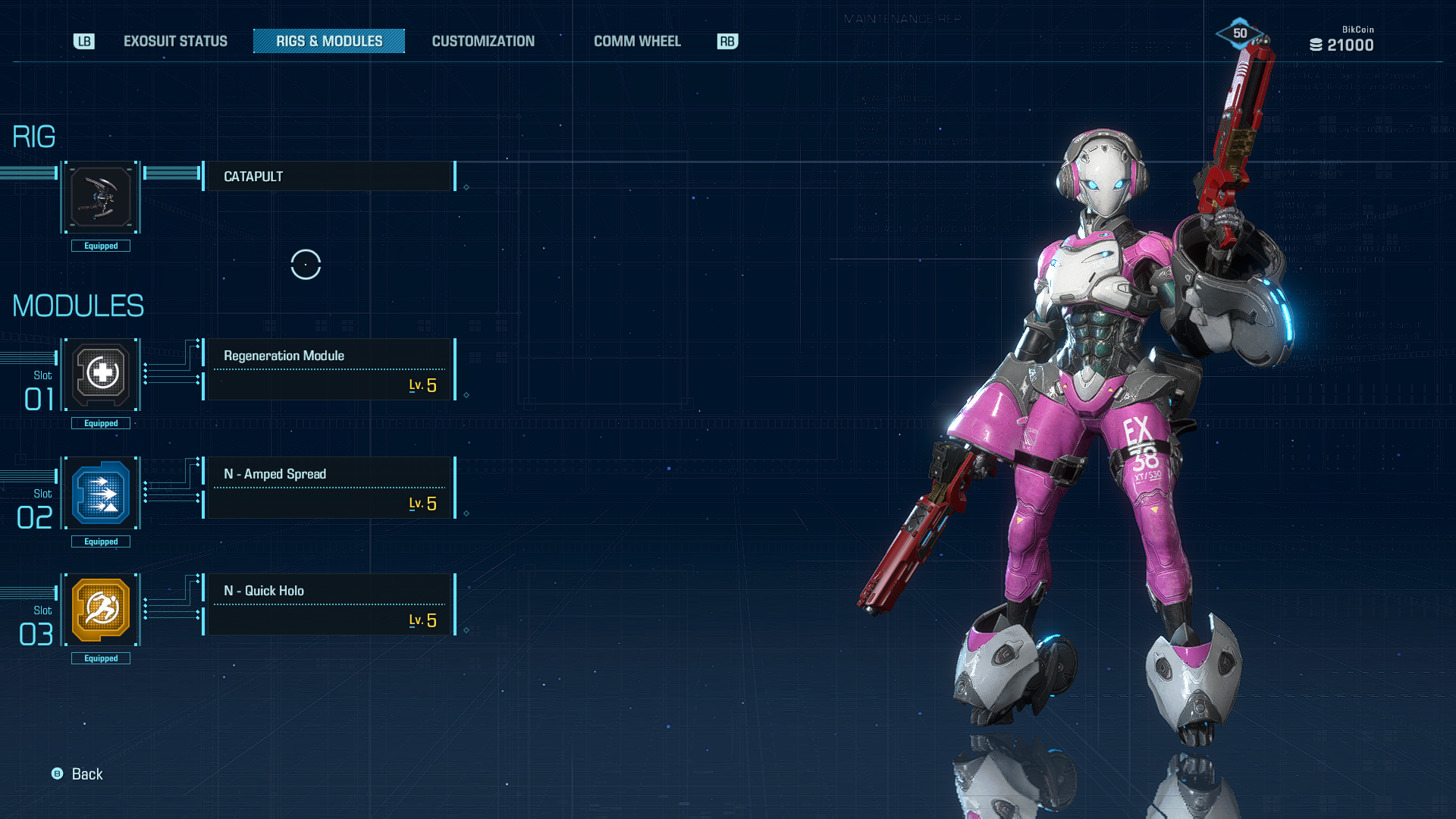Go to the Comm Wheel tab
This screenshot has width=1456, height=819.
point(637,41)
